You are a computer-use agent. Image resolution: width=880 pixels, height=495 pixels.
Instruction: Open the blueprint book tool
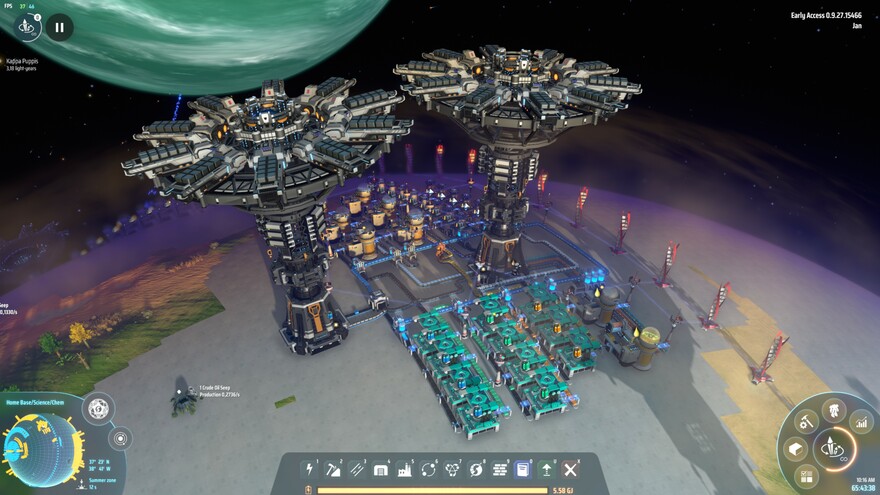point(523,469)
